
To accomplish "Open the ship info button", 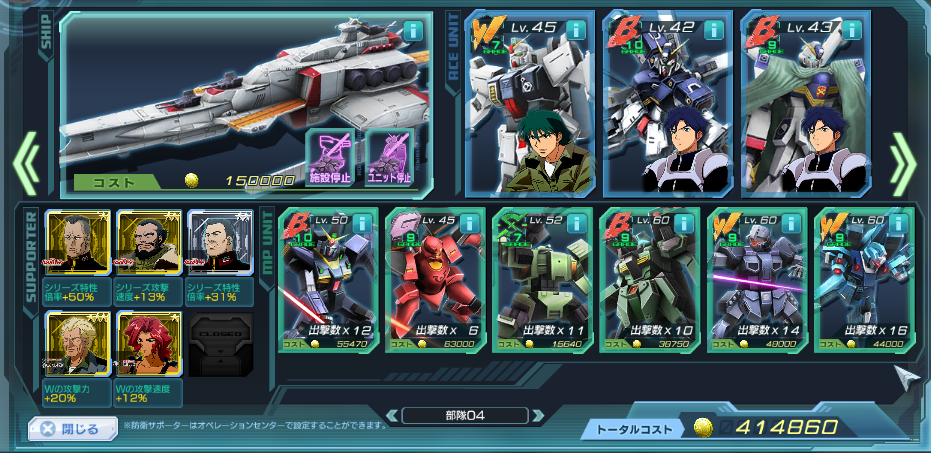I will 413,29.
